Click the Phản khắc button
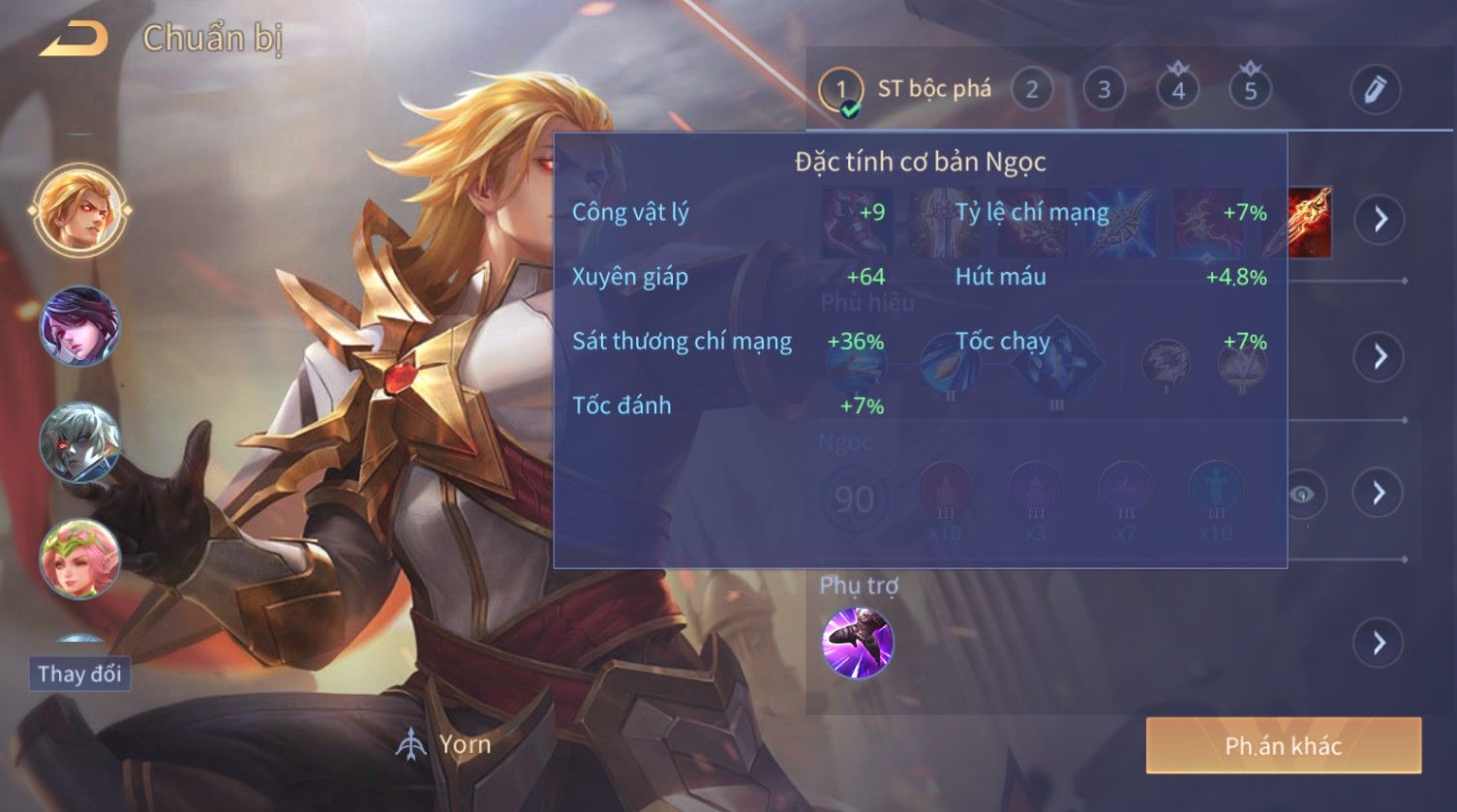This screenshot has width=1457, height=812. [x=1283, y=745]
